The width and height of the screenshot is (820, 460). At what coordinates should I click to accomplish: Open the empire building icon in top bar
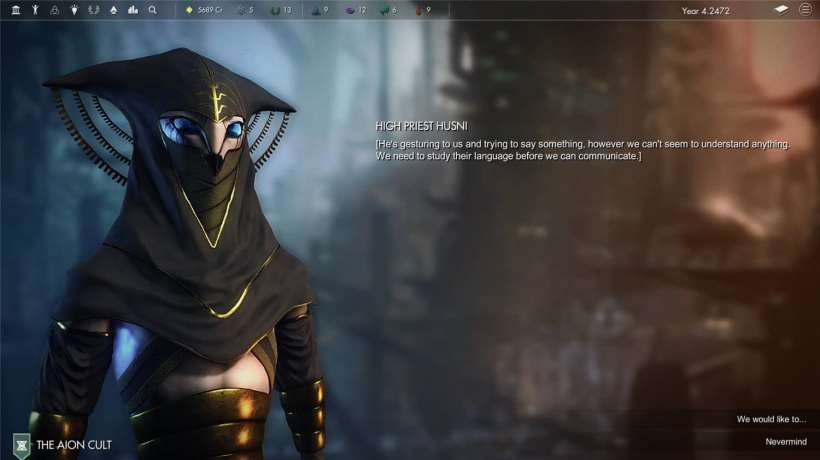click(x=15, y=10)
